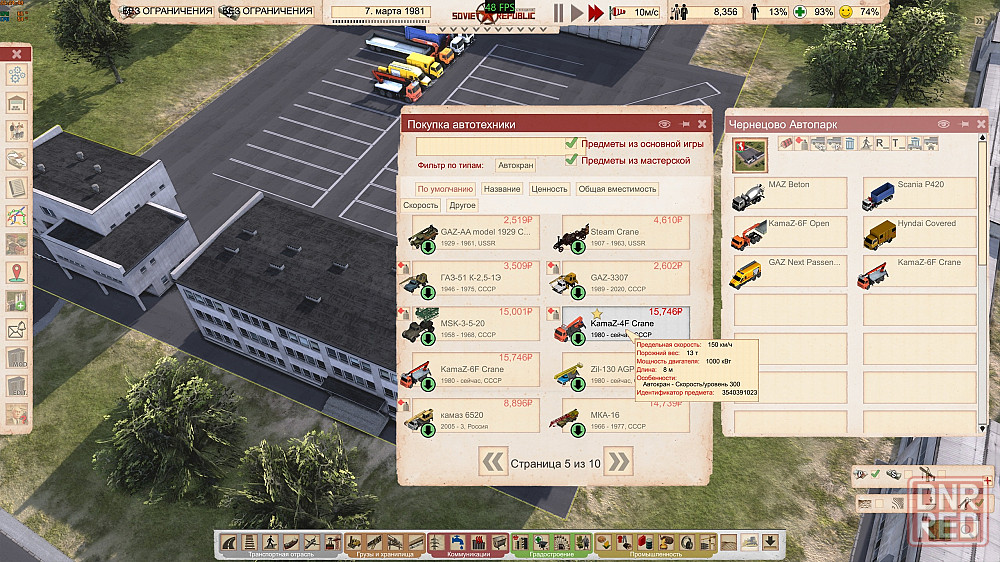Screen dimensions: 1000x562
Task: Go to the next vehicle page
Action: point(619,461)
